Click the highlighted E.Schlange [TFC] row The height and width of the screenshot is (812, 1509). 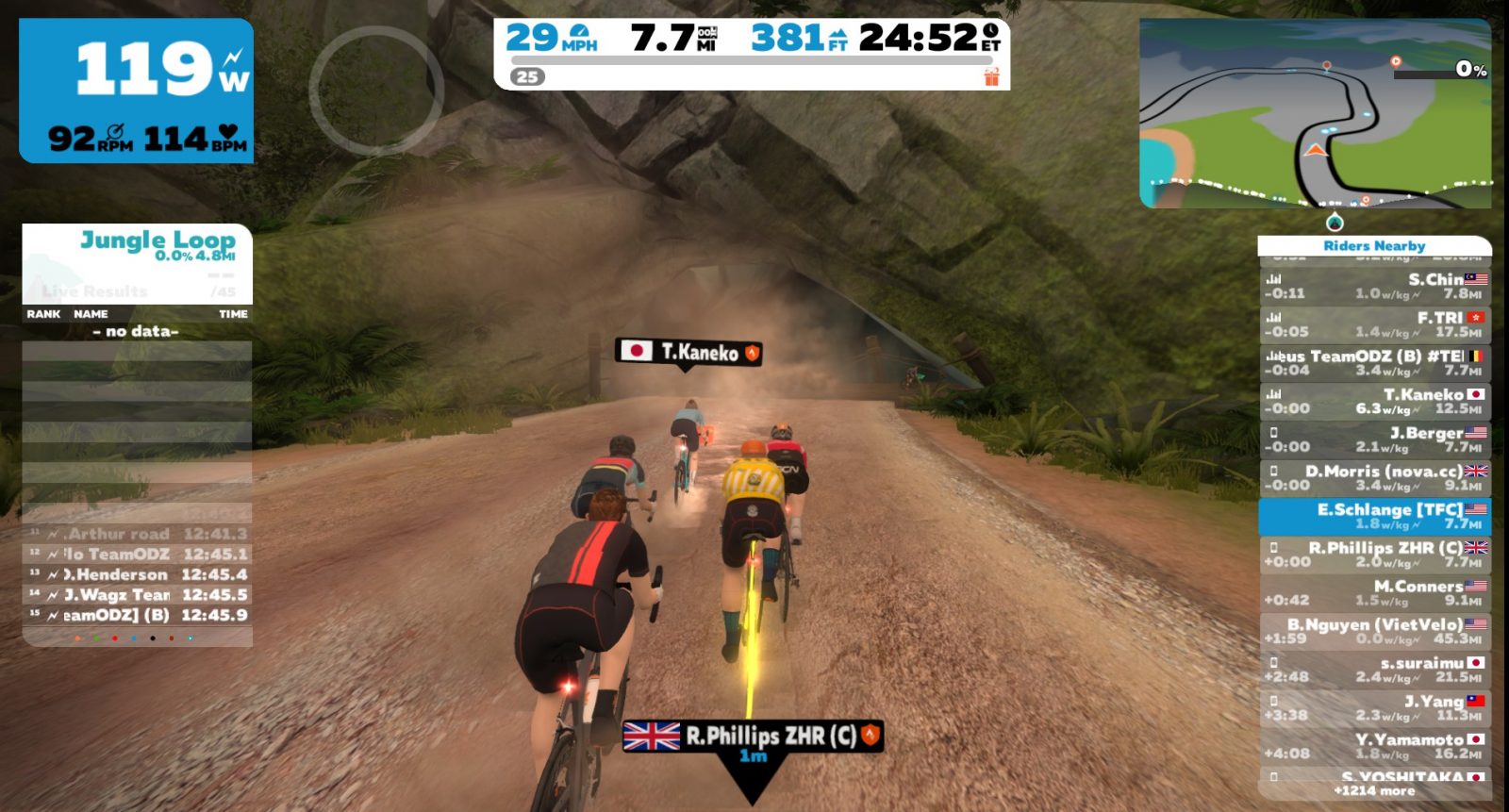coord(1375,516)
